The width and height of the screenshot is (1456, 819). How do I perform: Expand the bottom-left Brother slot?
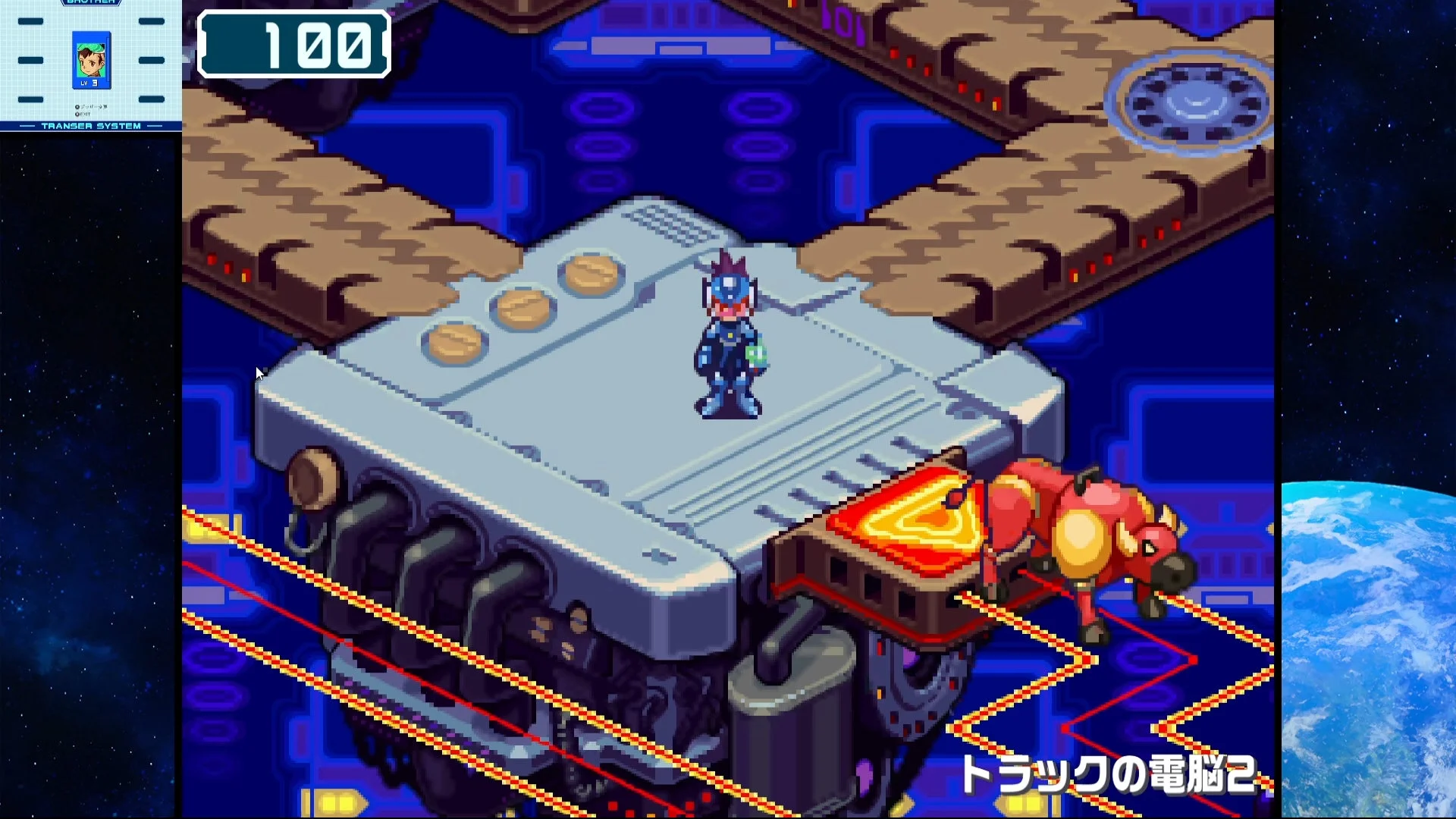tap(31, 99)
